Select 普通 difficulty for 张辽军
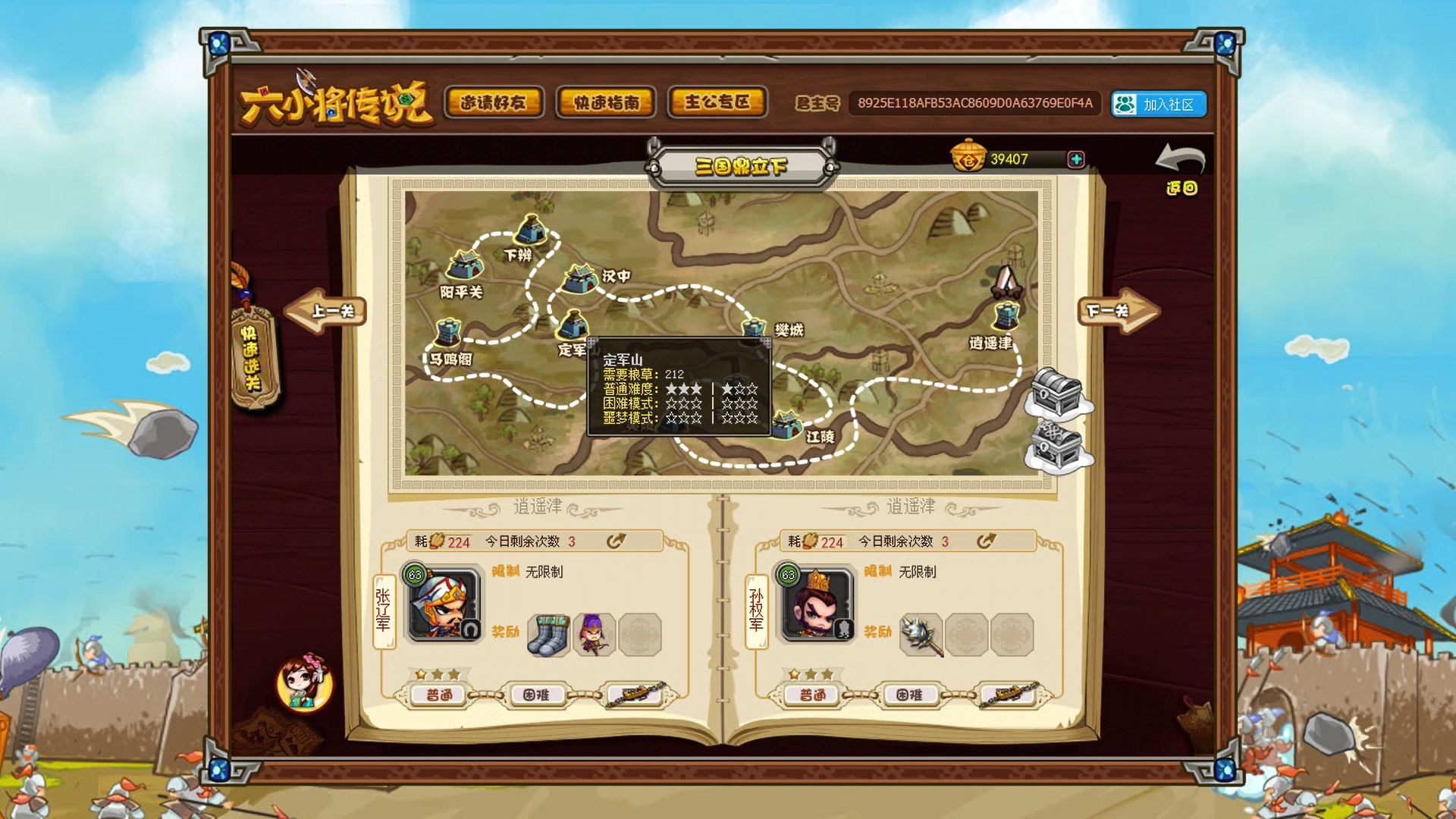 (x=440, y=694)
